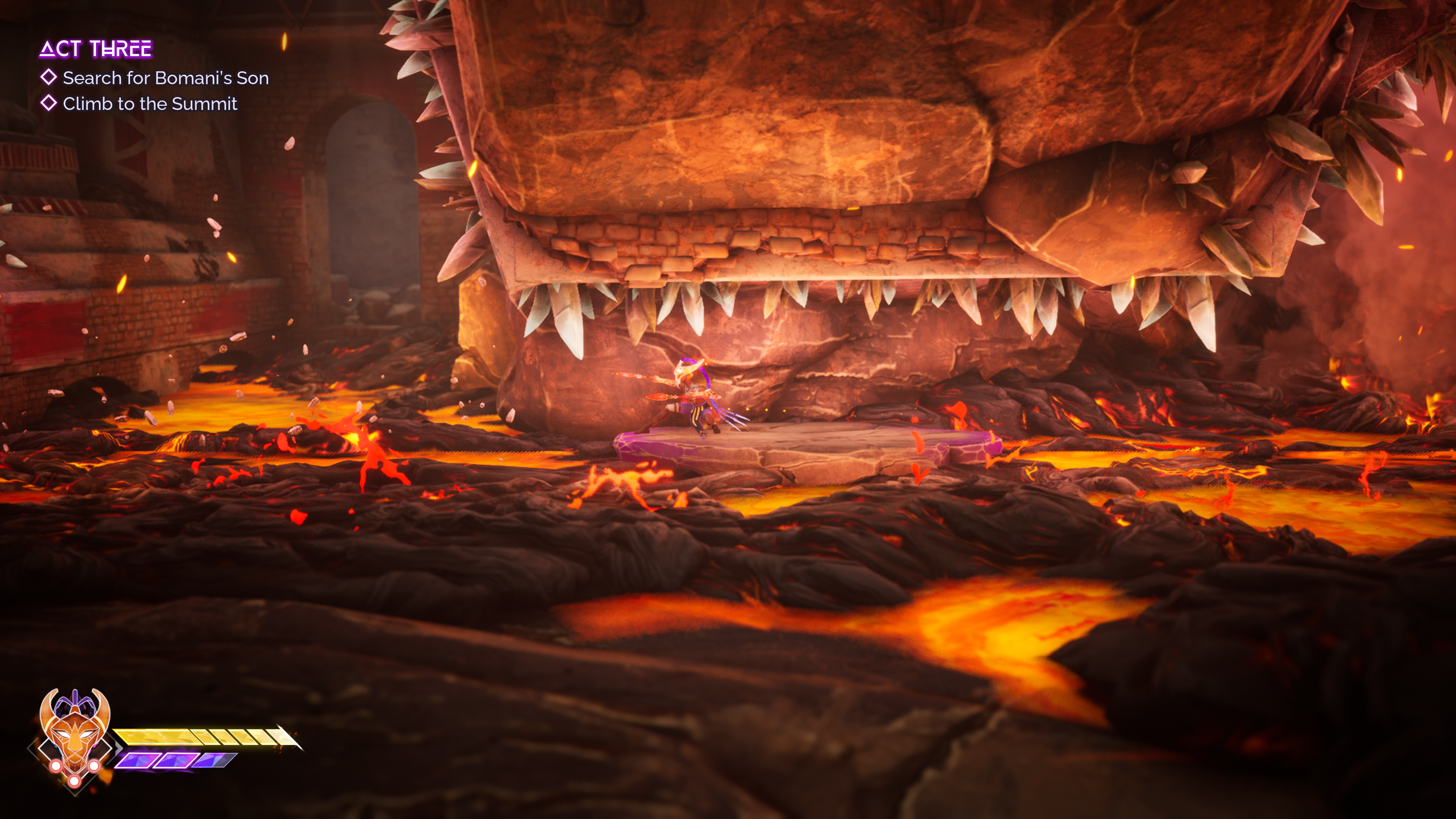
Task: Click the Act Three quest header
Action: click(96, 49)
